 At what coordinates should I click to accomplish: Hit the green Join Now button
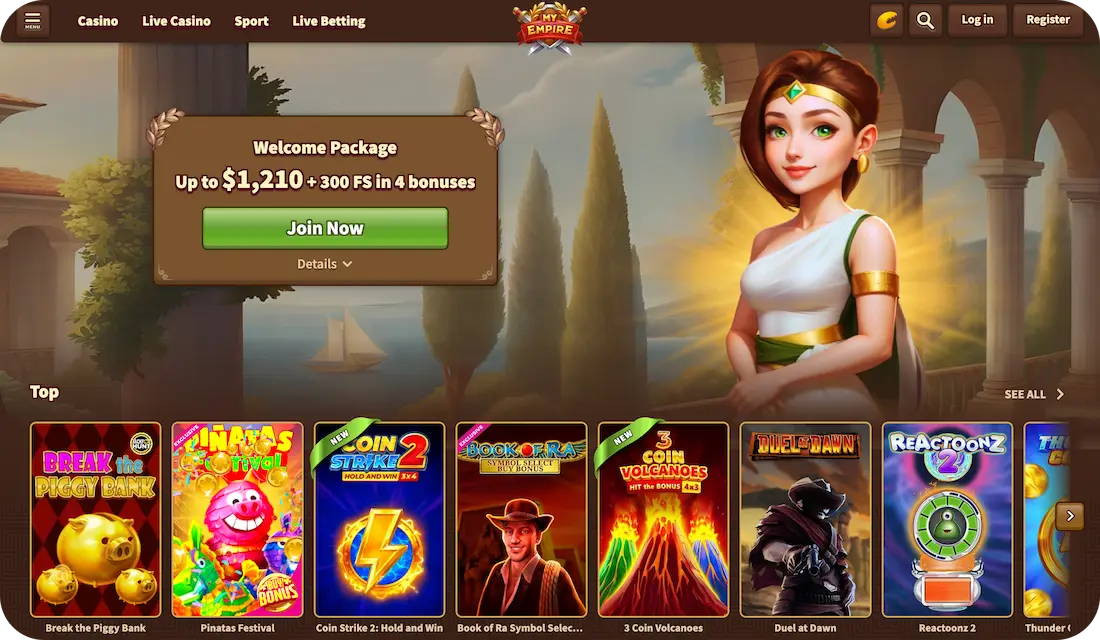point(325,228)
